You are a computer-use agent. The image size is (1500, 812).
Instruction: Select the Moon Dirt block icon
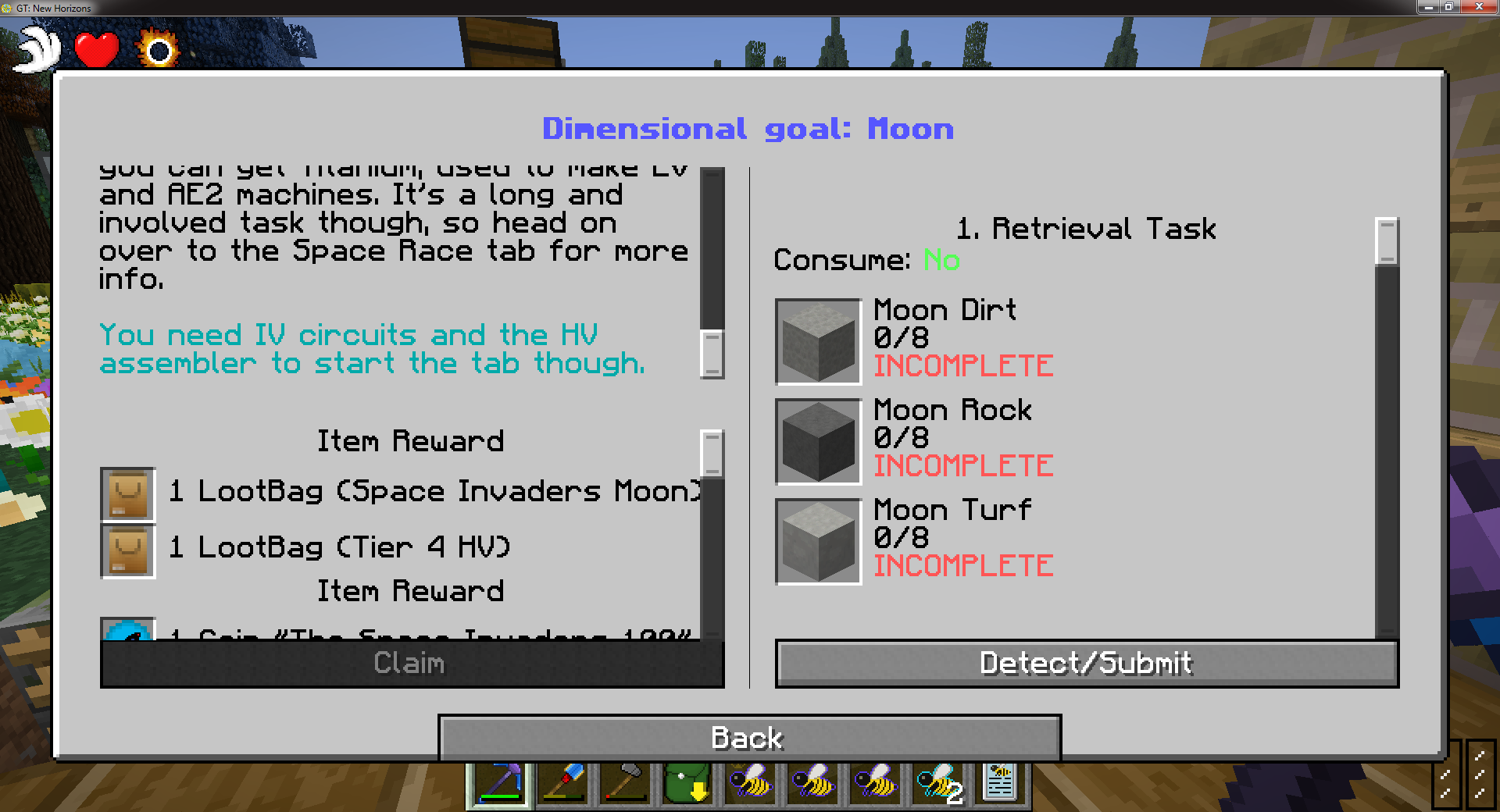click(x=818, y=341)
